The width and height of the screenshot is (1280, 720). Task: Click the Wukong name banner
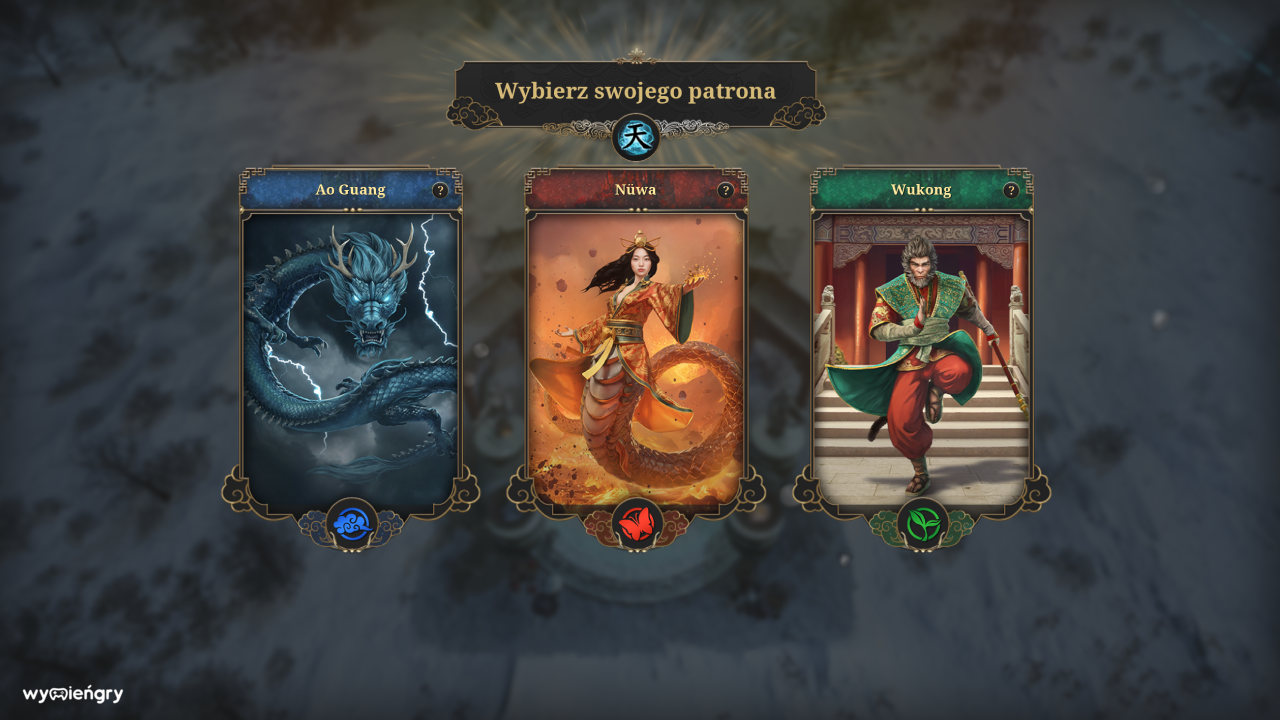point(920,189)
